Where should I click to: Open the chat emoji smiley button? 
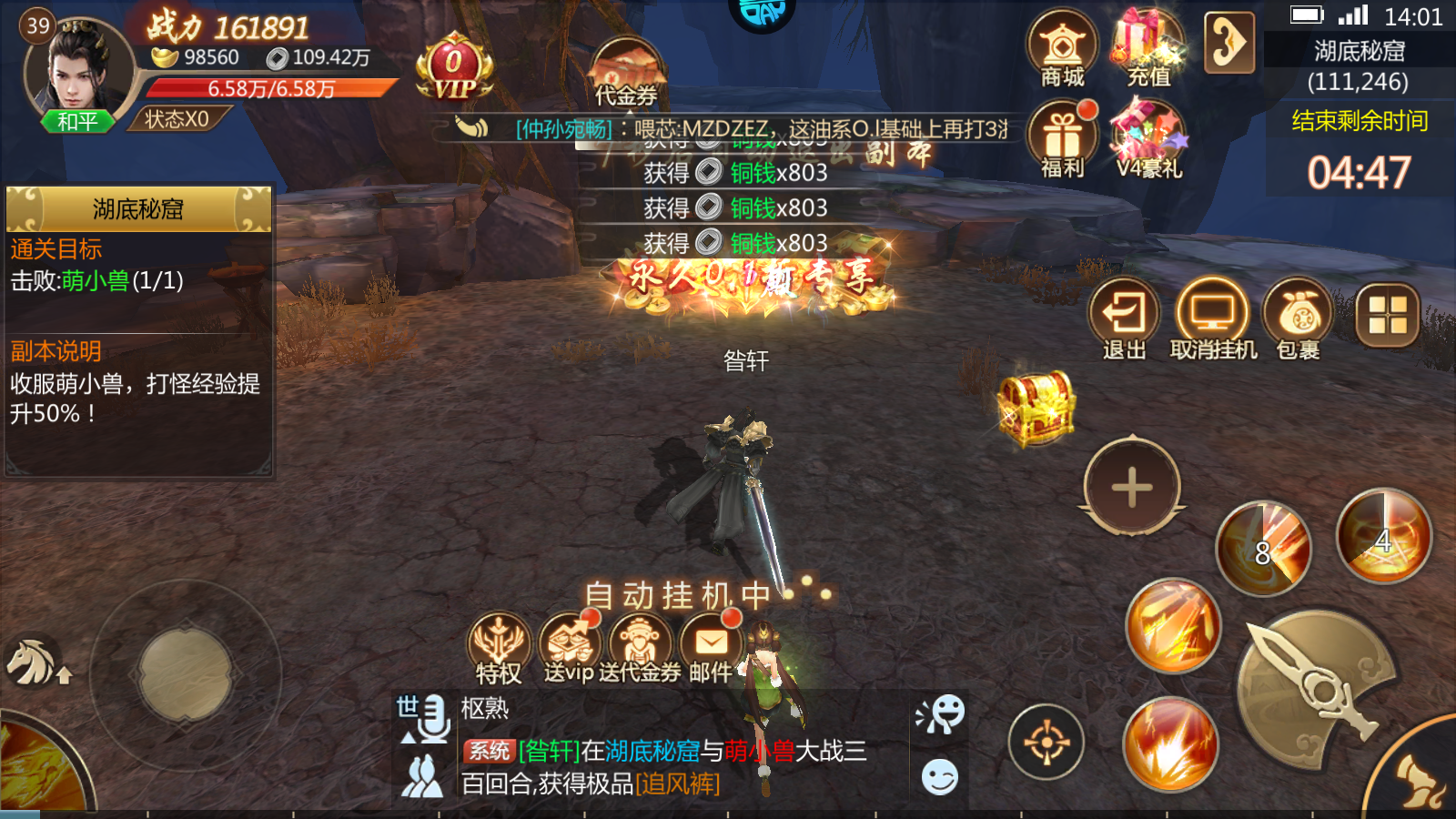[940, 778]
